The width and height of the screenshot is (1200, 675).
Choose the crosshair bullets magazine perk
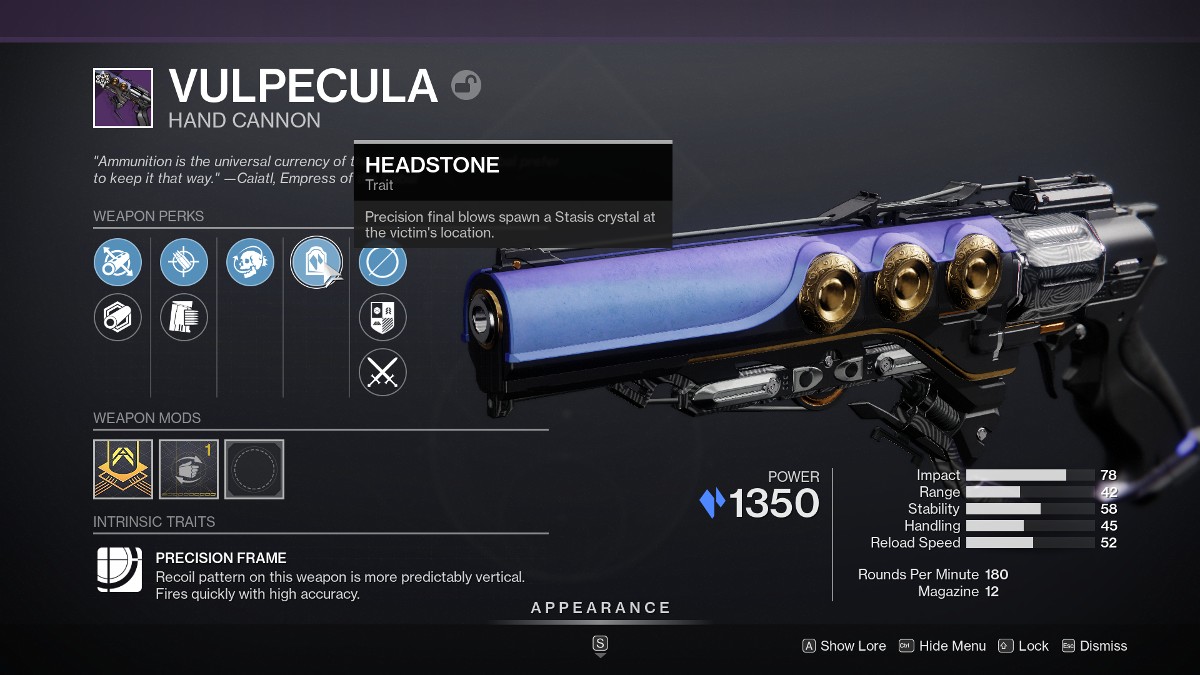tap(184, 263)
